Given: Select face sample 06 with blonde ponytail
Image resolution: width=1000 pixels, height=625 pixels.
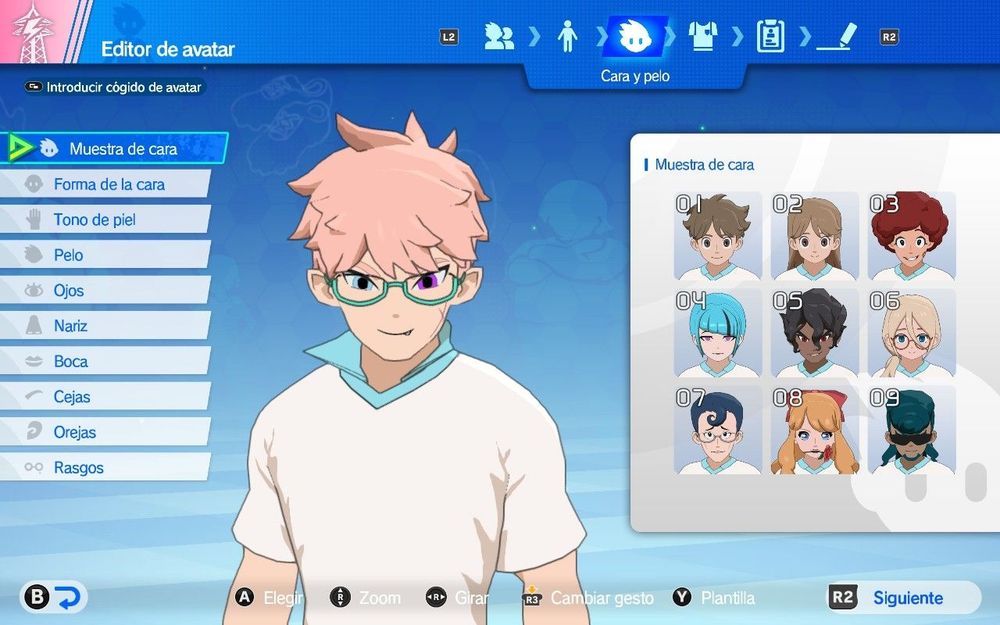Looking at the screenshot, I should click(911, 334).
